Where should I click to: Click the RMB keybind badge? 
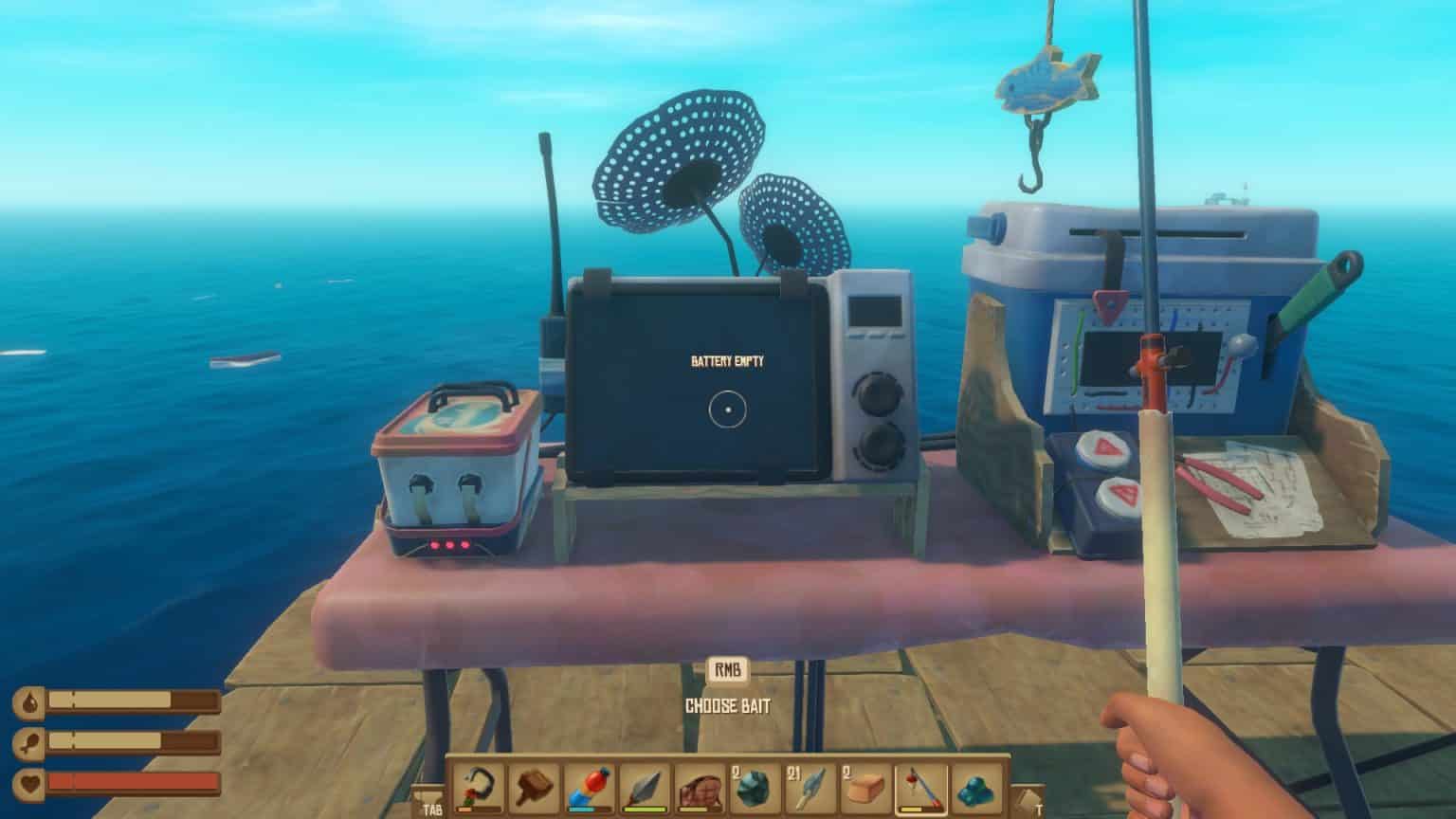730,670
